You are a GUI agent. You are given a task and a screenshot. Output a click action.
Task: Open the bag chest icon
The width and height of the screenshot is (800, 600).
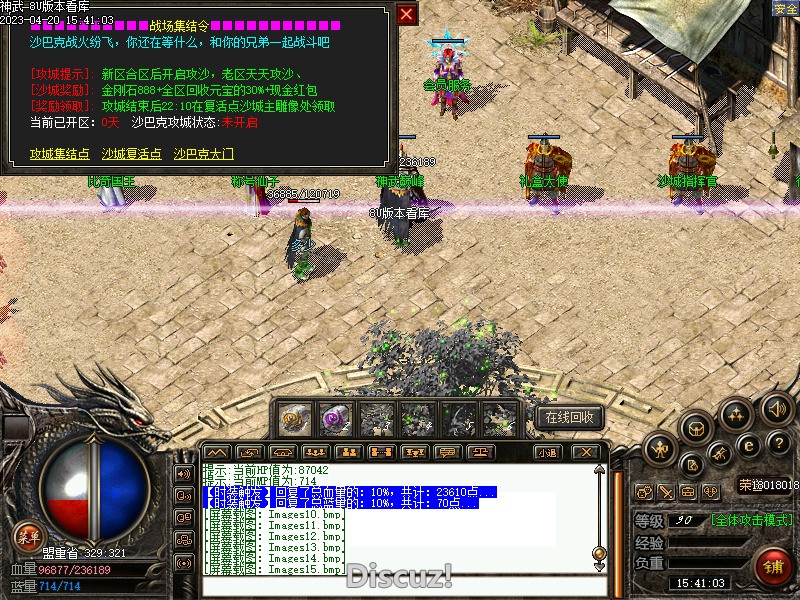click(x=697, y=429)
